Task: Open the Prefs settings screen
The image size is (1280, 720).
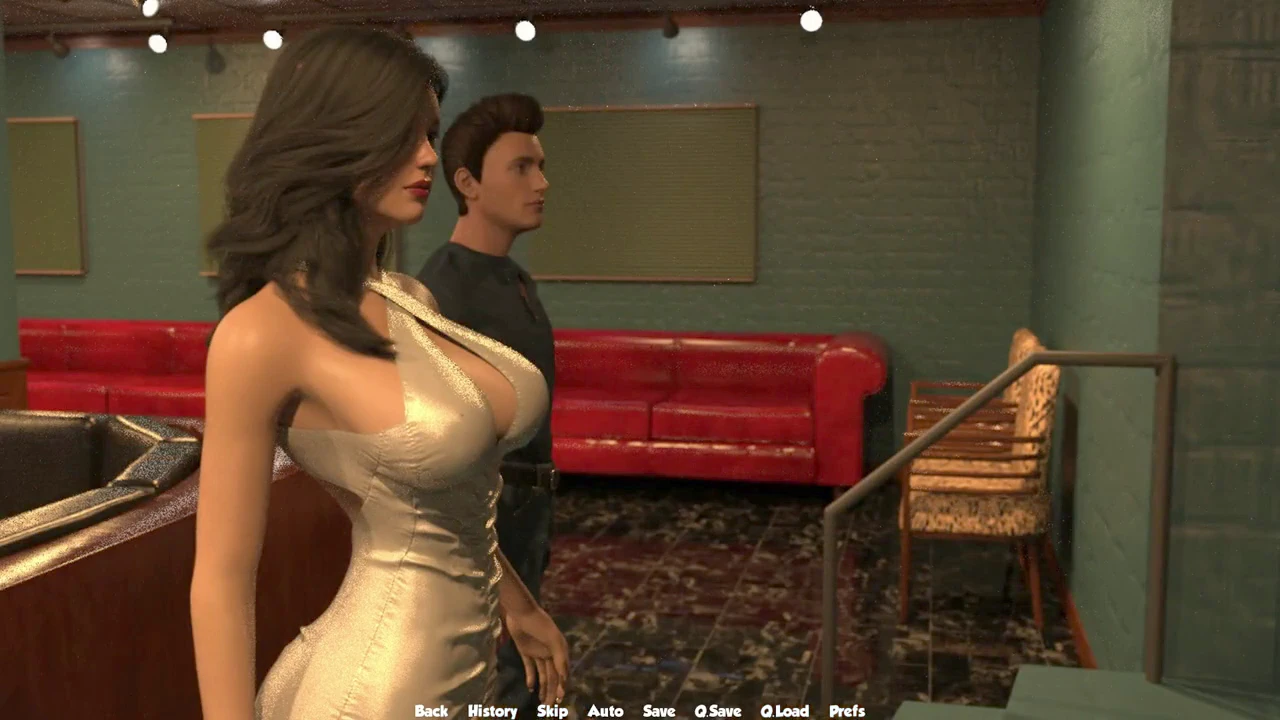Action: pyautogui.click(x=847, y=711)
